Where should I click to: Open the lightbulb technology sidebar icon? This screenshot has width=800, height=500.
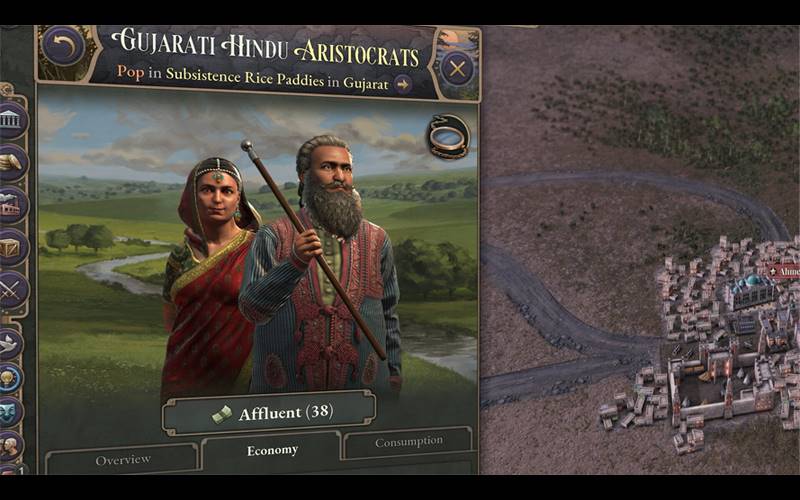[11, 378]
